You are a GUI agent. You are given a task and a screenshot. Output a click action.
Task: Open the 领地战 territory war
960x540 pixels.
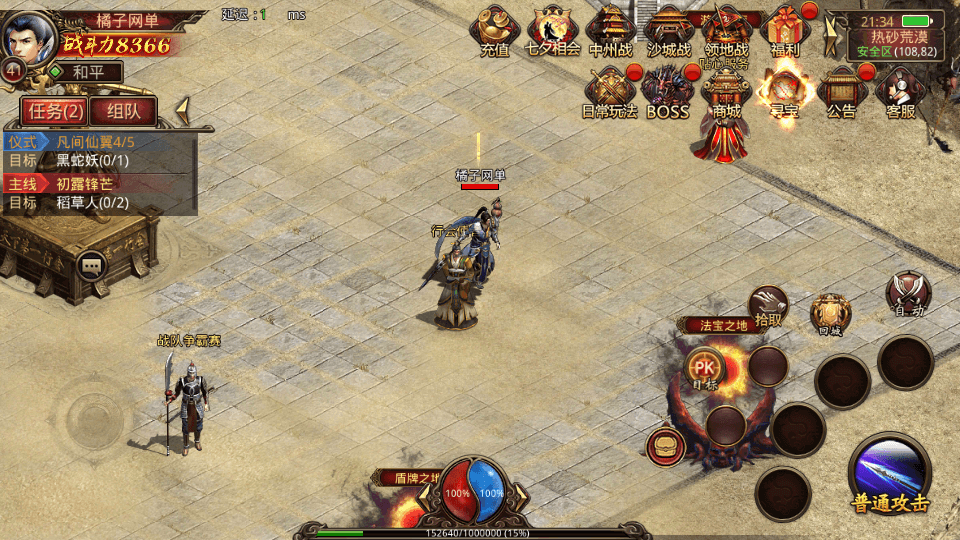(727, 30)
